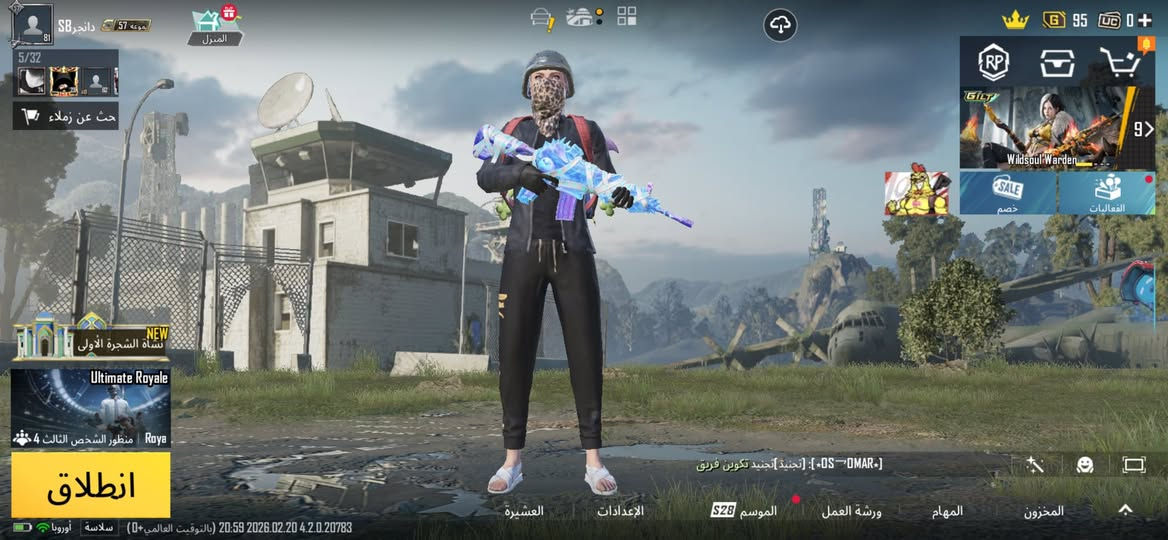Image resolution: width=1168 pixels, height=540 pixels.
Task: Start the match with the yellow انطلاق button
Action: pos(91,485)
